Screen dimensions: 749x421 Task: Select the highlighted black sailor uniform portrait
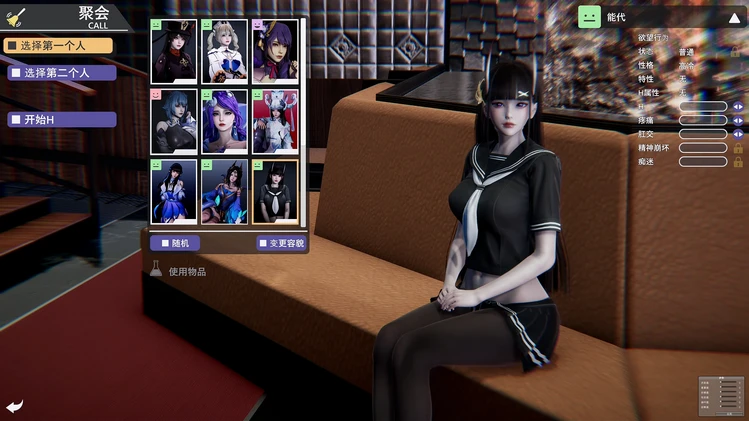275,191
